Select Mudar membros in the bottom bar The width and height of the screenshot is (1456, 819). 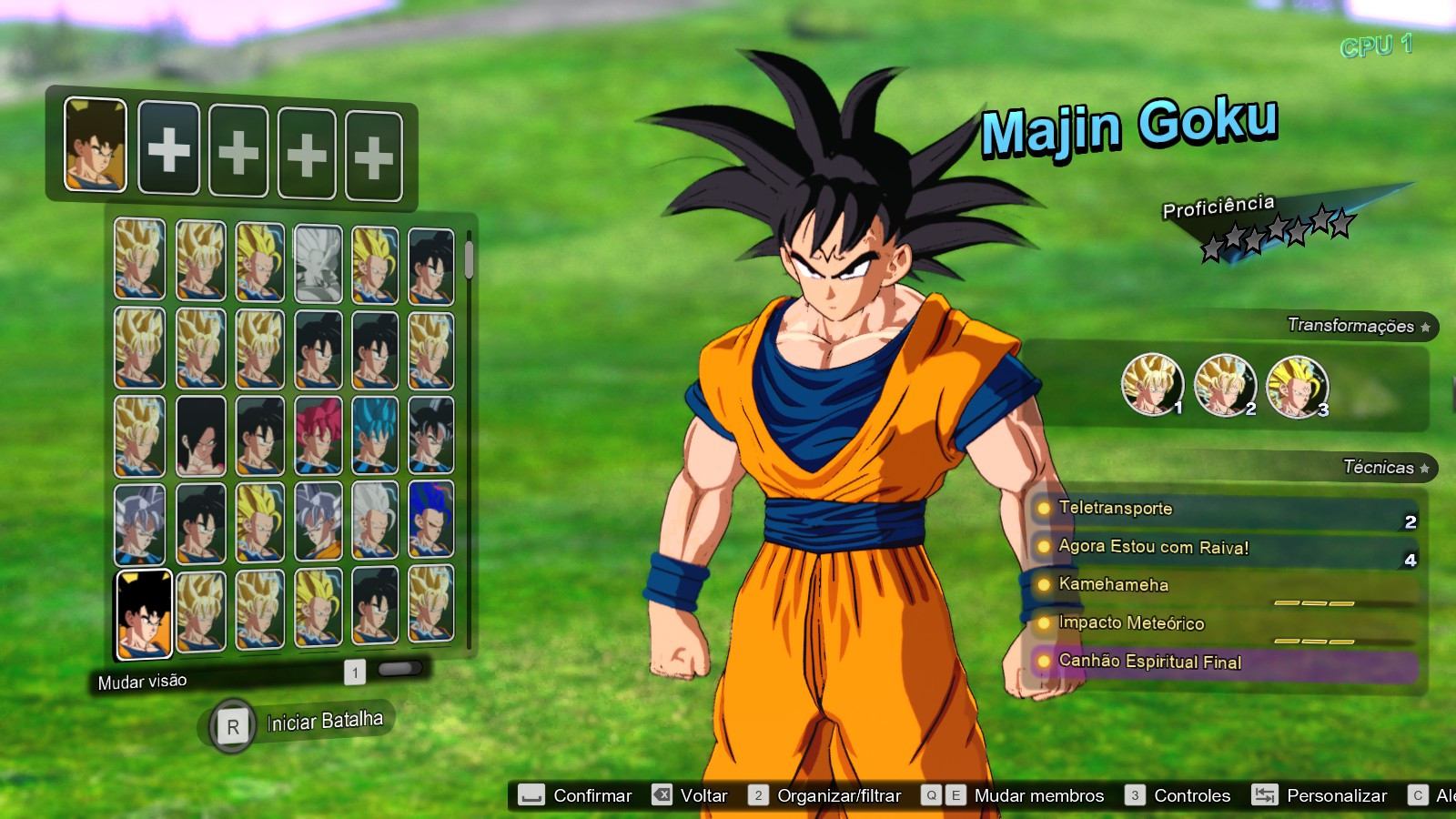(1038, 794)
